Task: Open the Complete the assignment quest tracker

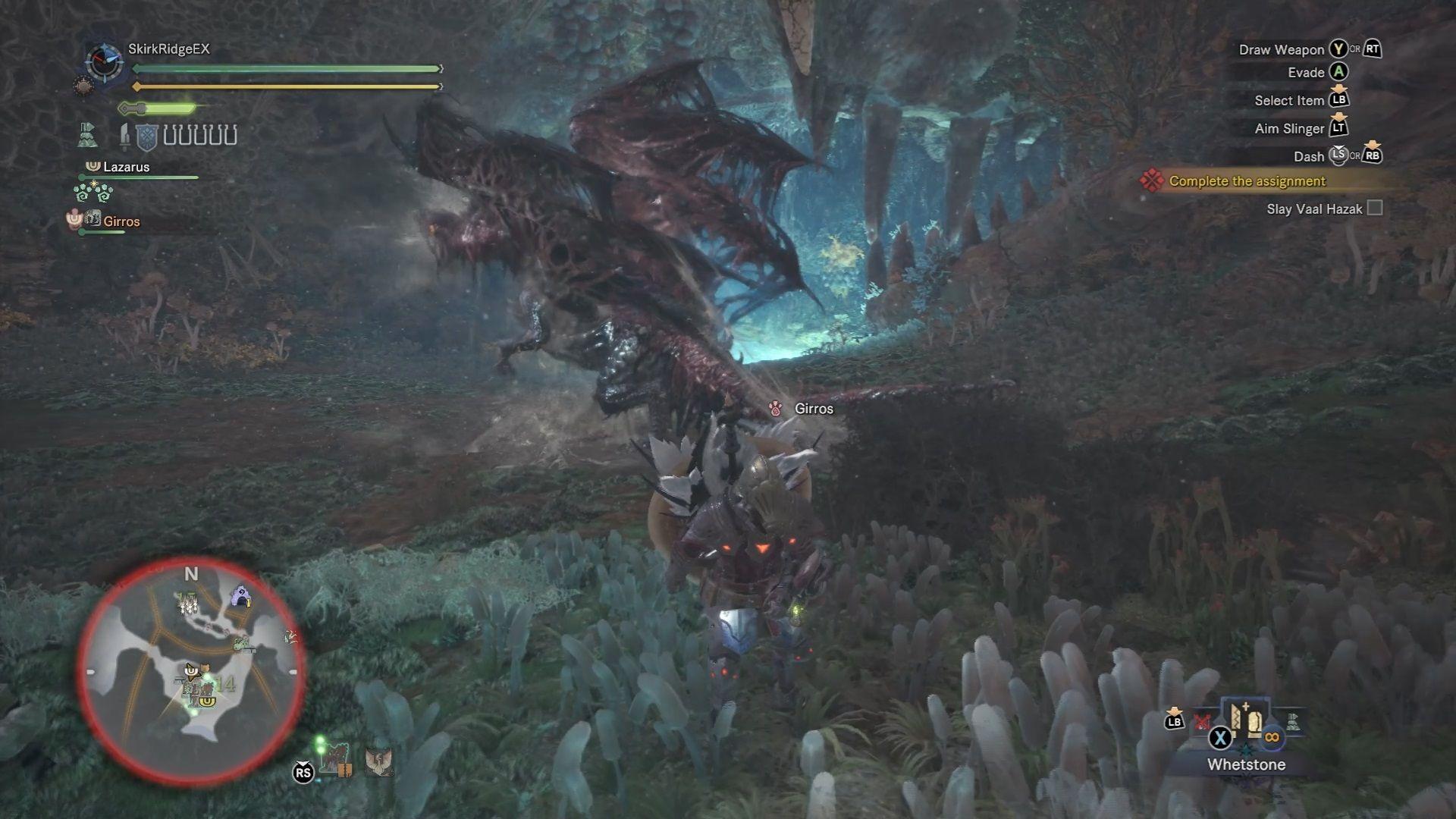Action: click(x=1247, y=181)
